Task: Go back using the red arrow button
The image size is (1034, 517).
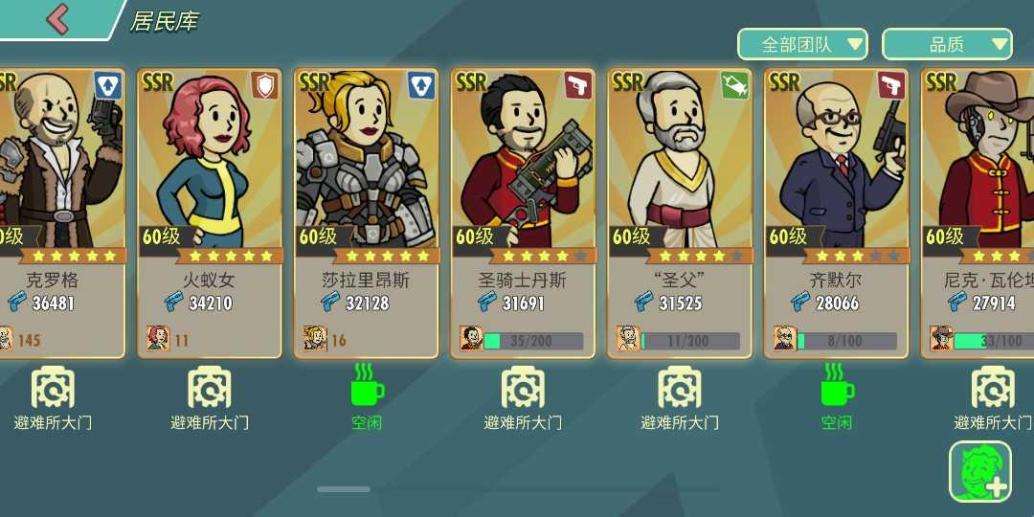Action: 57,18
